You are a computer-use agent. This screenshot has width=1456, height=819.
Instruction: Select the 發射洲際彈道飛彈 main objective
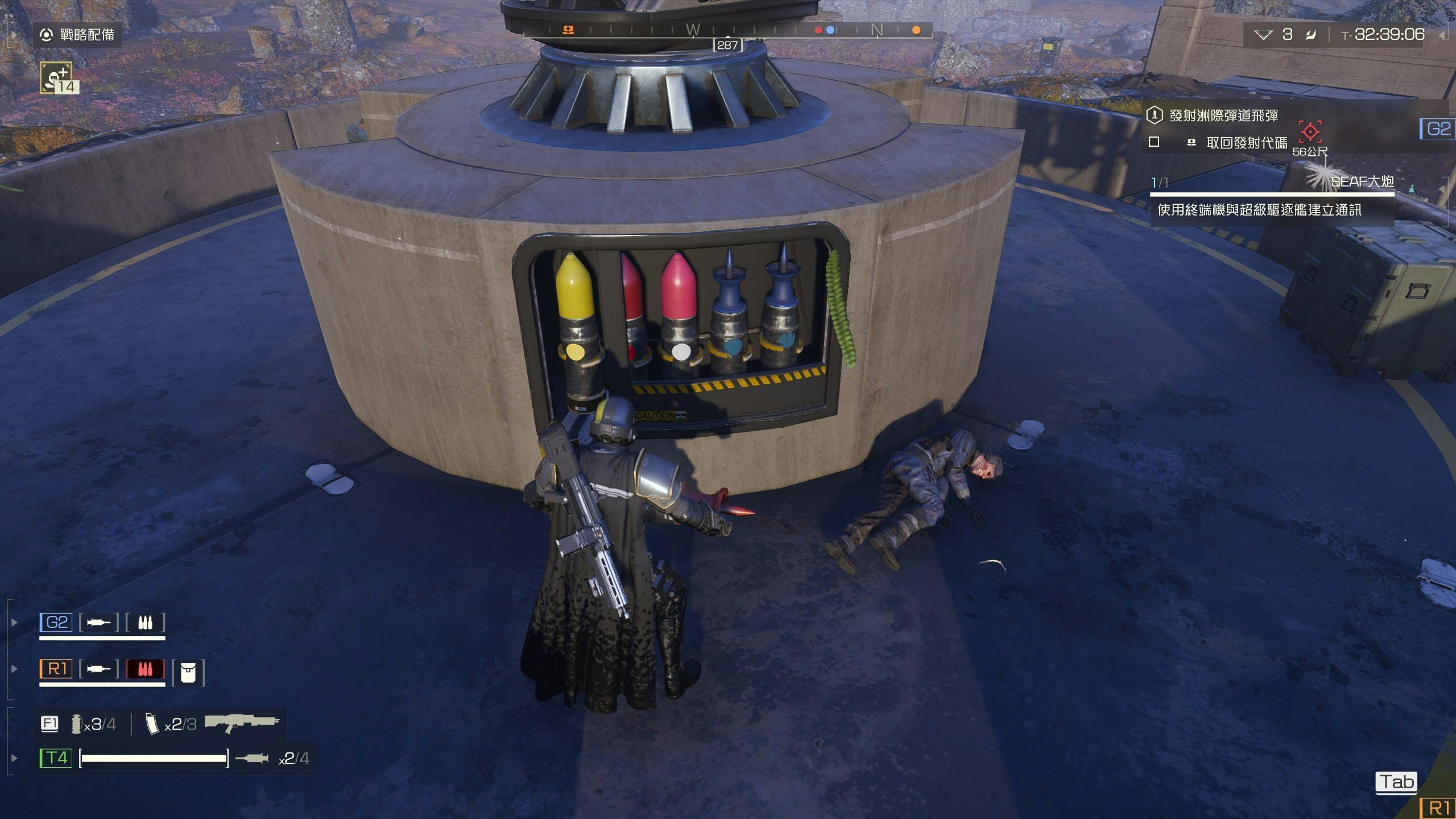pyautogui.click(x=1223, y=115)
